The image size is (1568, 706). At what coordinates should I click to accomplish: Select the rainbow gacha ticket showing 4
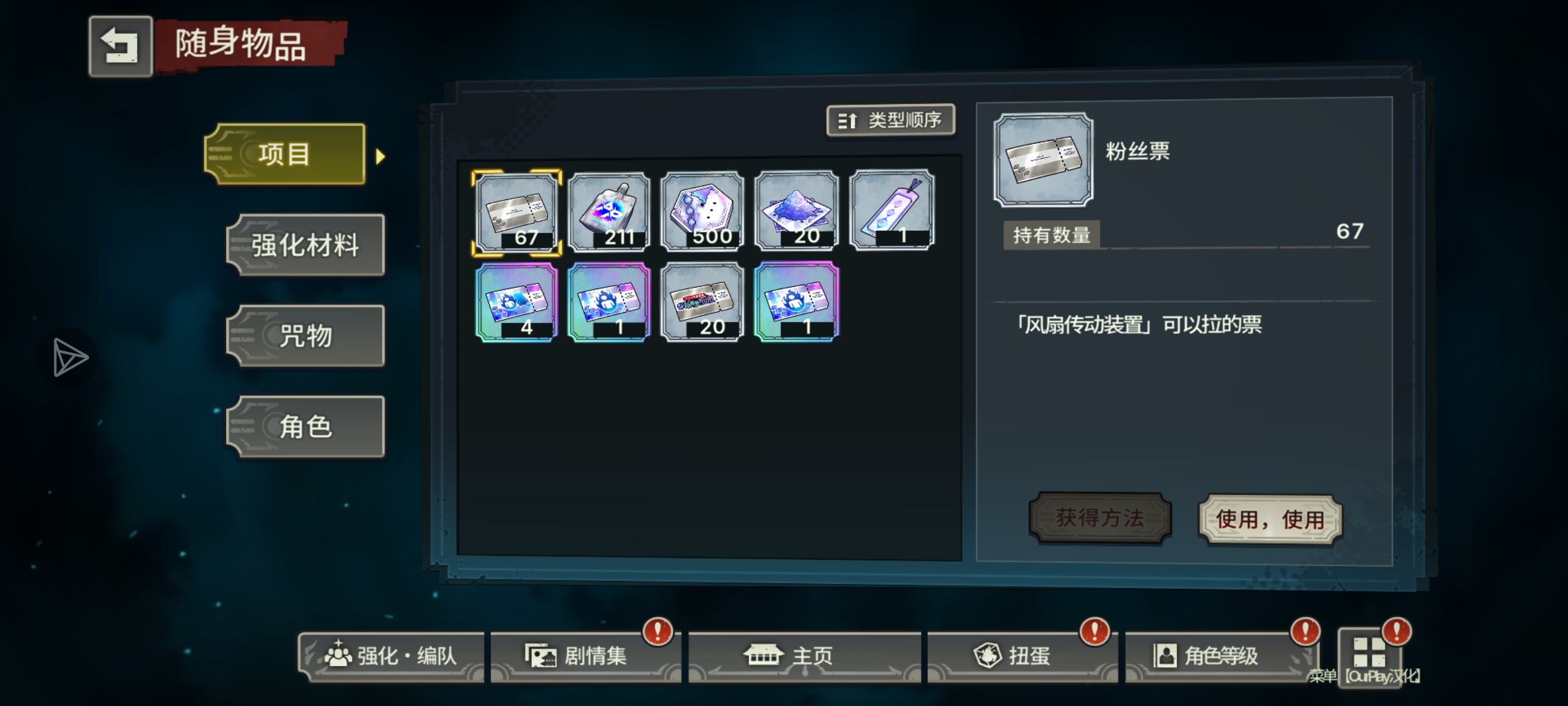[517, 301]
